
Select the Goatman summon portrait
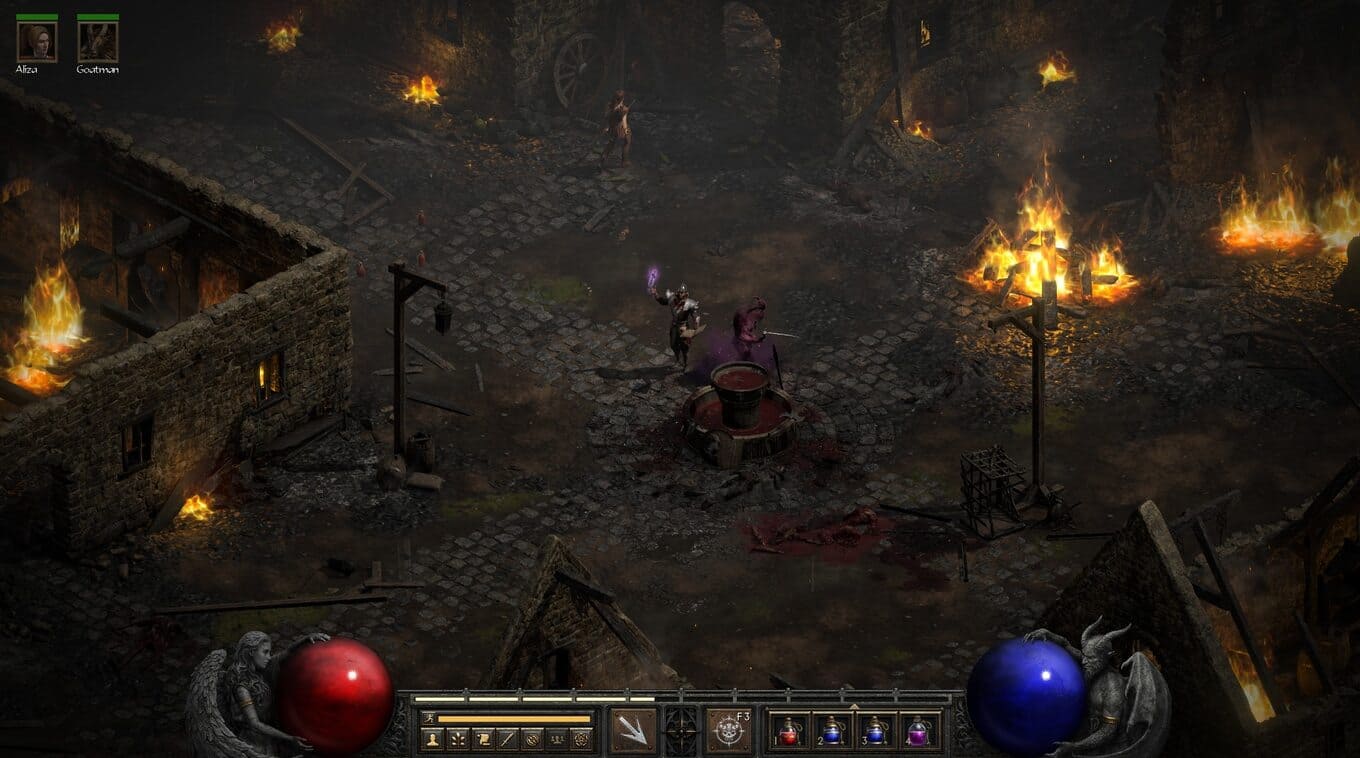point(97,42)
